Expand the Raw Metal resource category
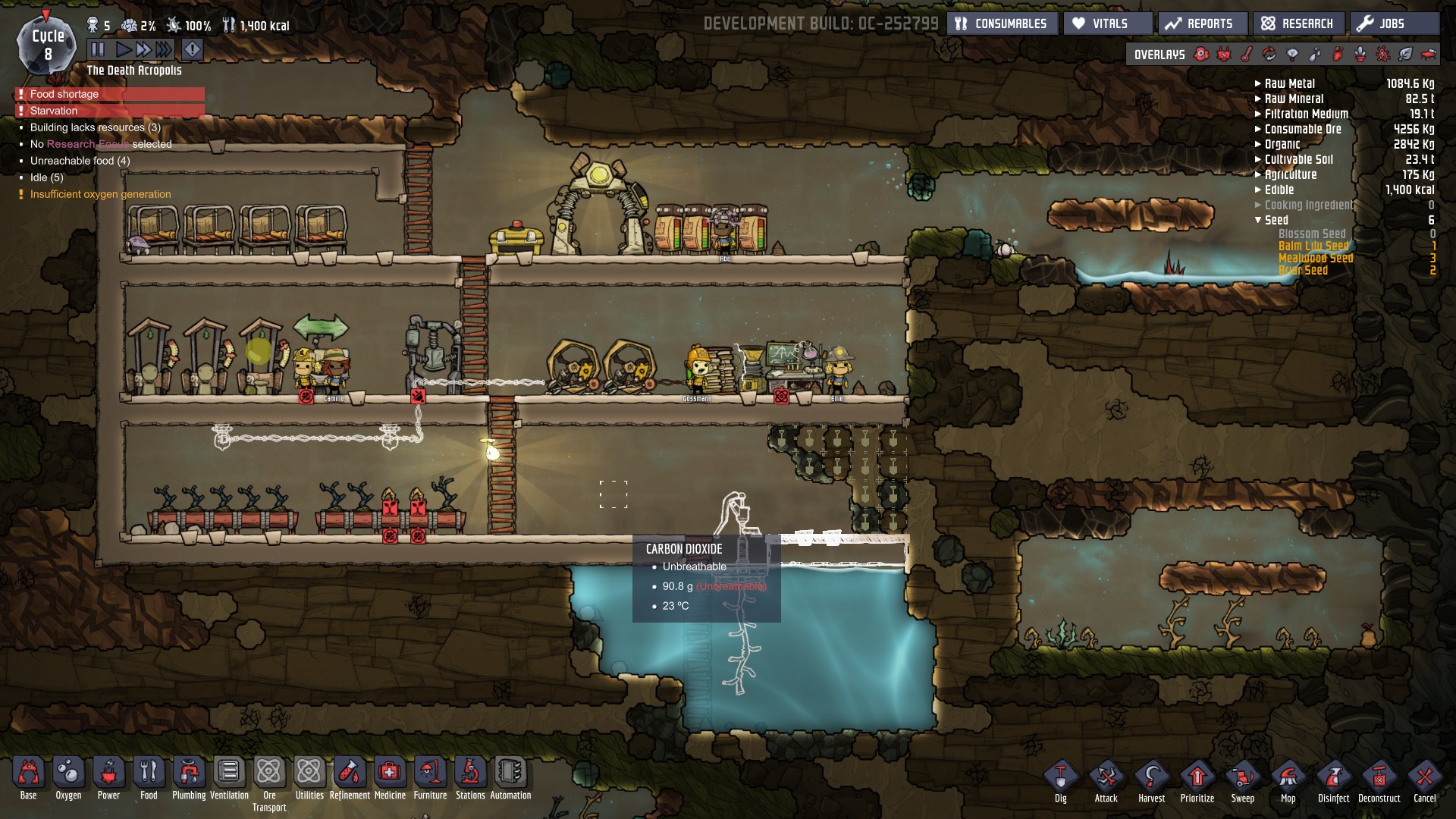 click(x=1258, y=83)
